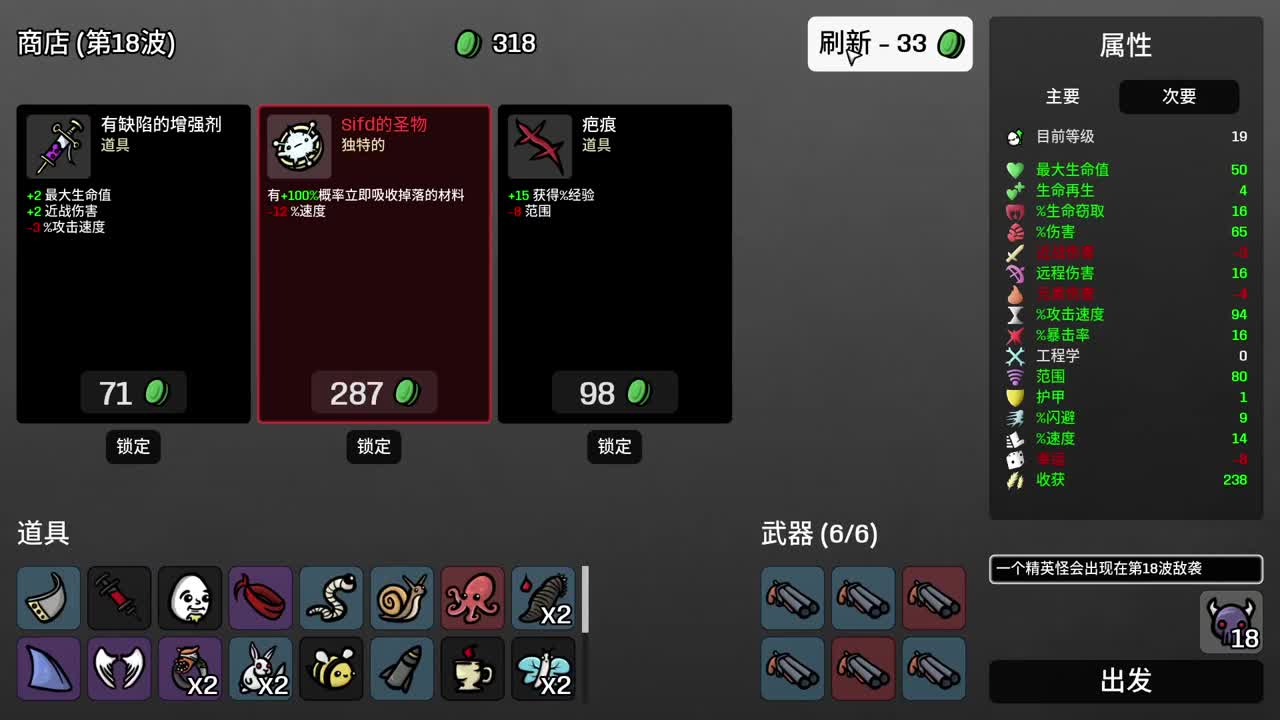Click the coffee cup item icon
Viewport: 1280px width, 720px height.
[x=472, y=668]
